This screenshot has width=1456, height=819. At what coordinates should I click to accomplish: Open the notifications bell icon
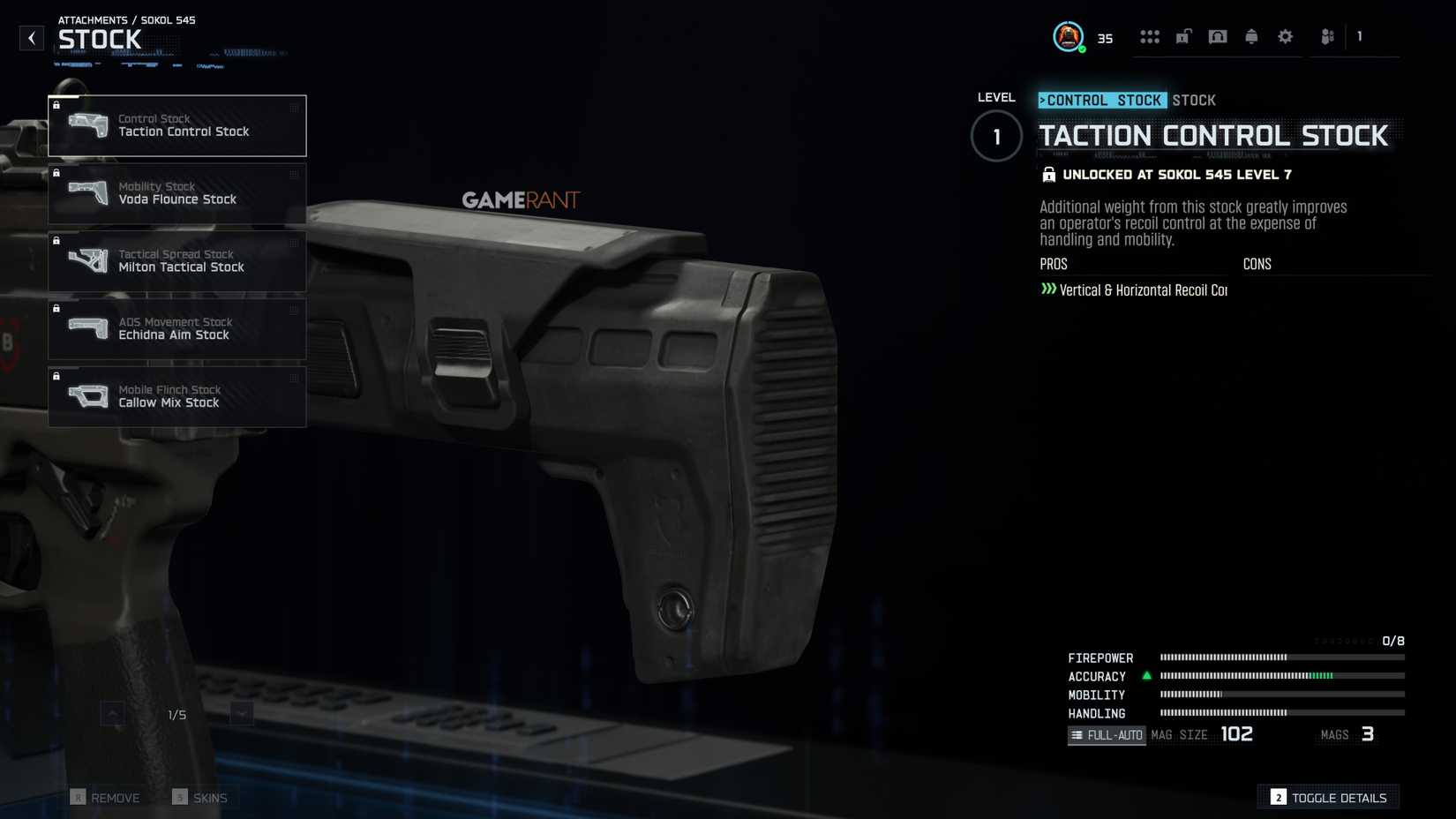1251,36
